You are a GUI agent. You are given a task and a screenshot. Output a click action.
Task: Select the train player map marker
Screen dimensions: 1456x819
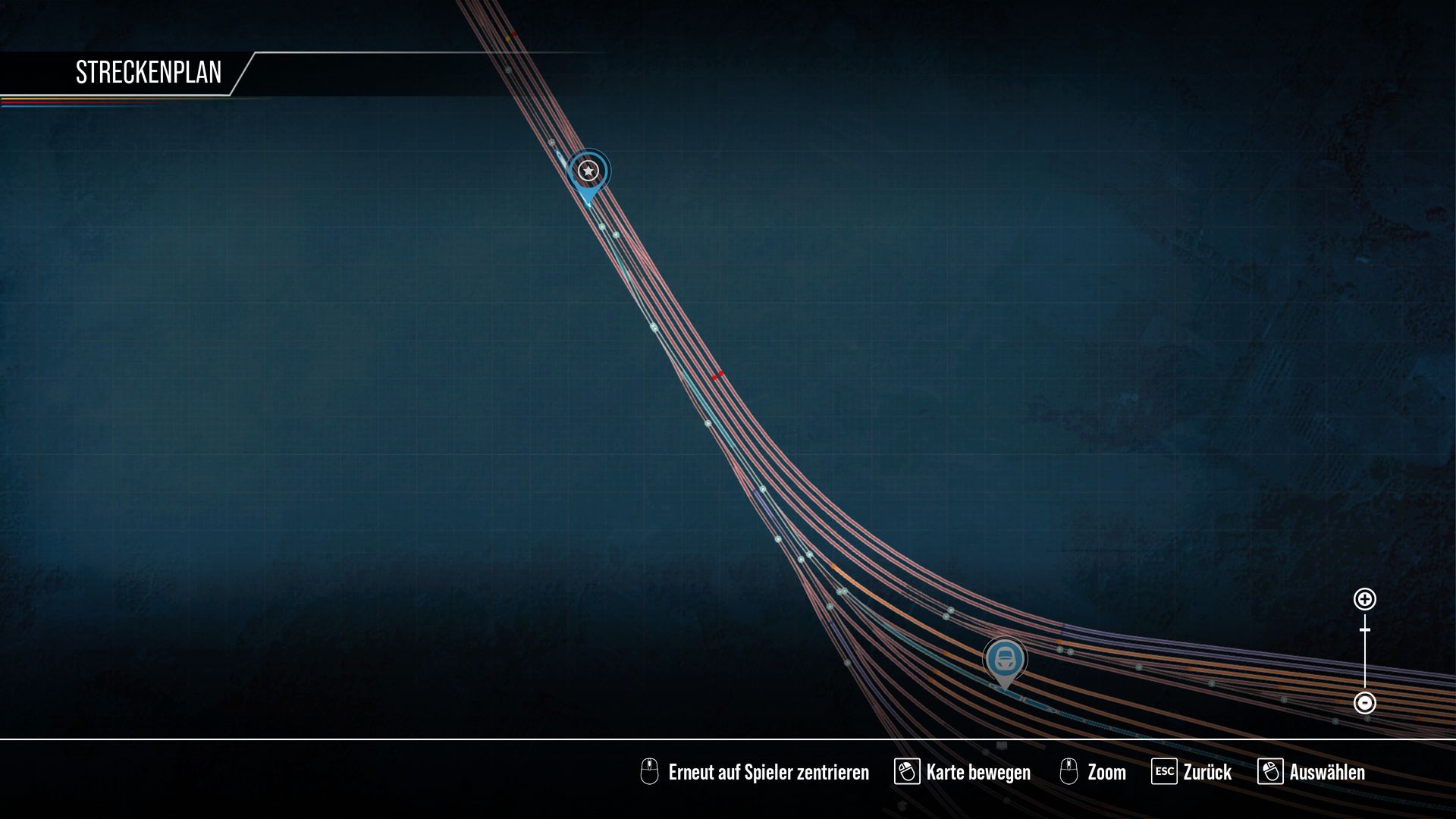(x=1005, y=658)
